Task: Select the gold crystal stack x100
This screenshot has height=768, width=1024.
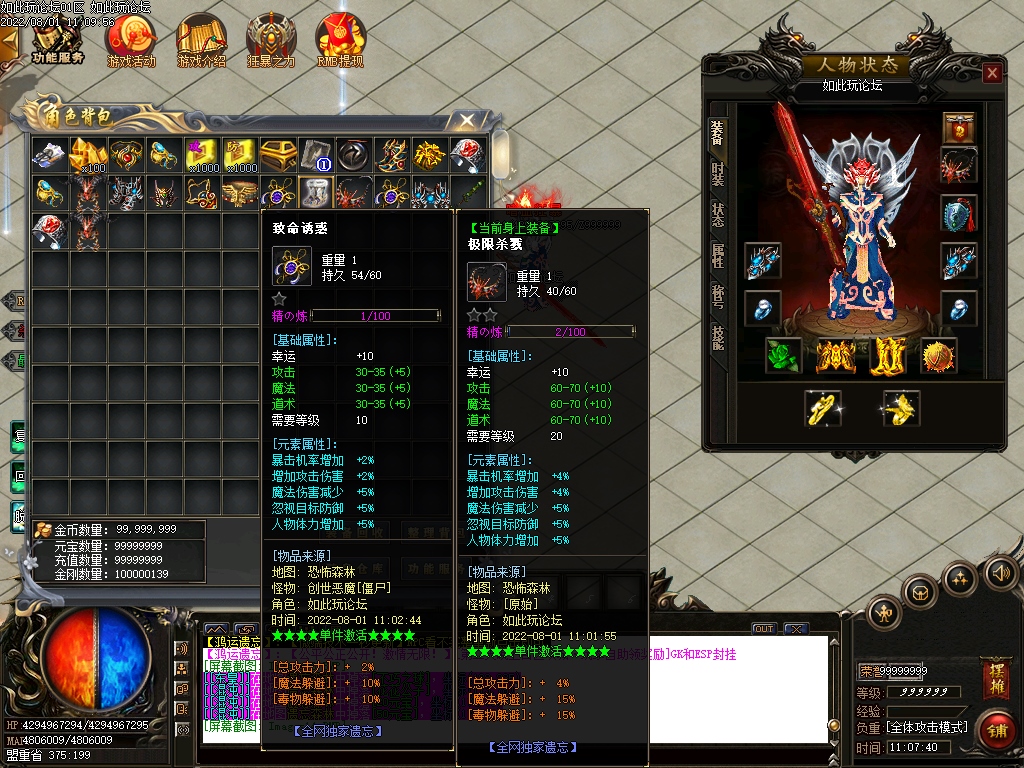Action: (86, 155)
